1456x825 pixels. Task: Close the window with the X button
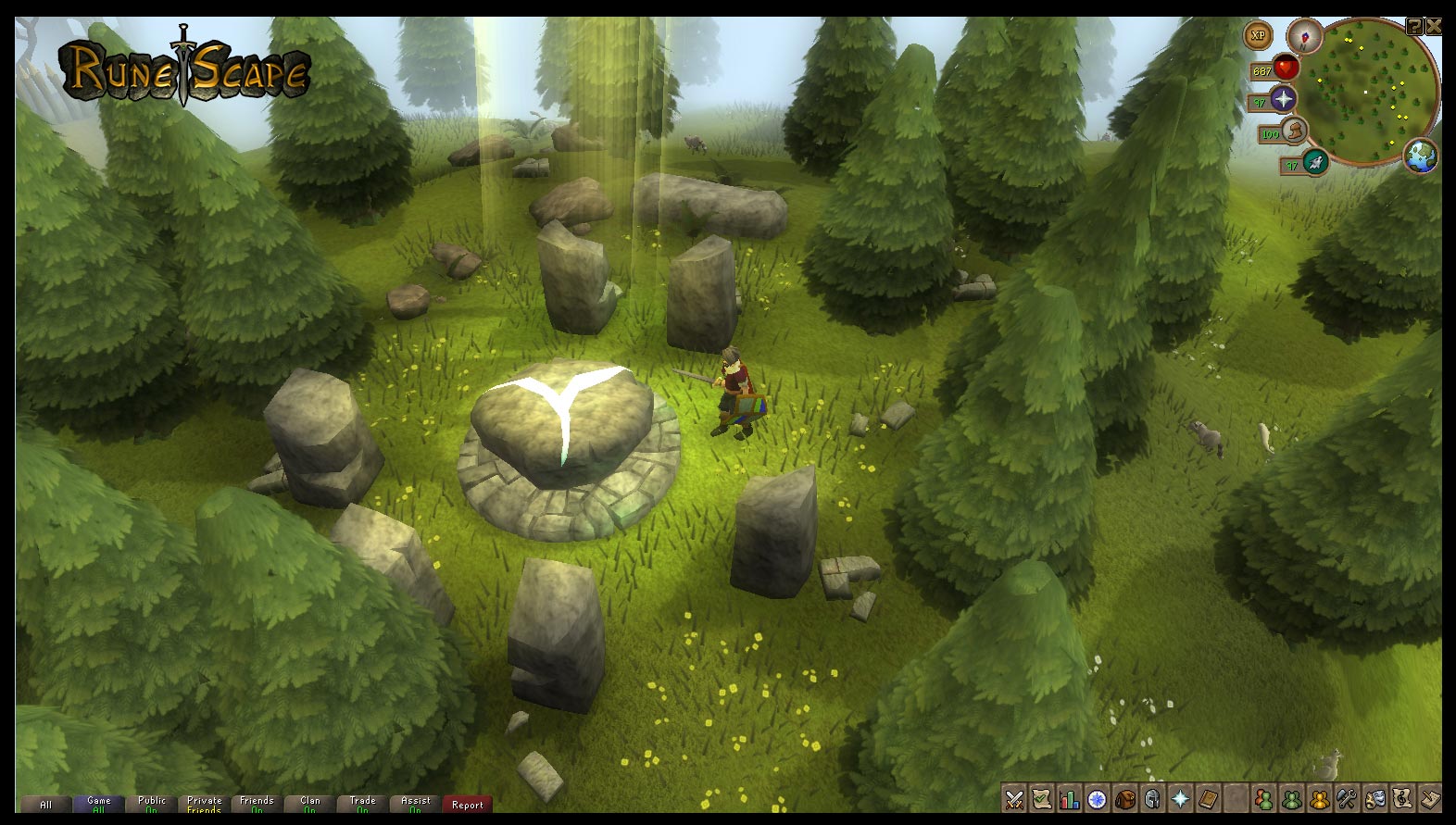coord(1433,27)
